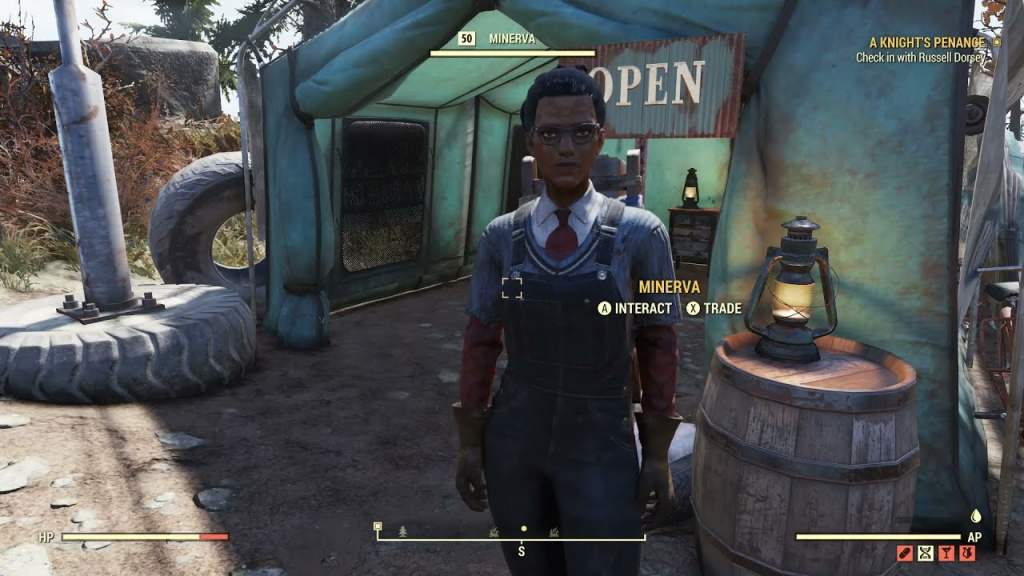
Task: Click the pill status effect icon
Action: click(904, 553)
